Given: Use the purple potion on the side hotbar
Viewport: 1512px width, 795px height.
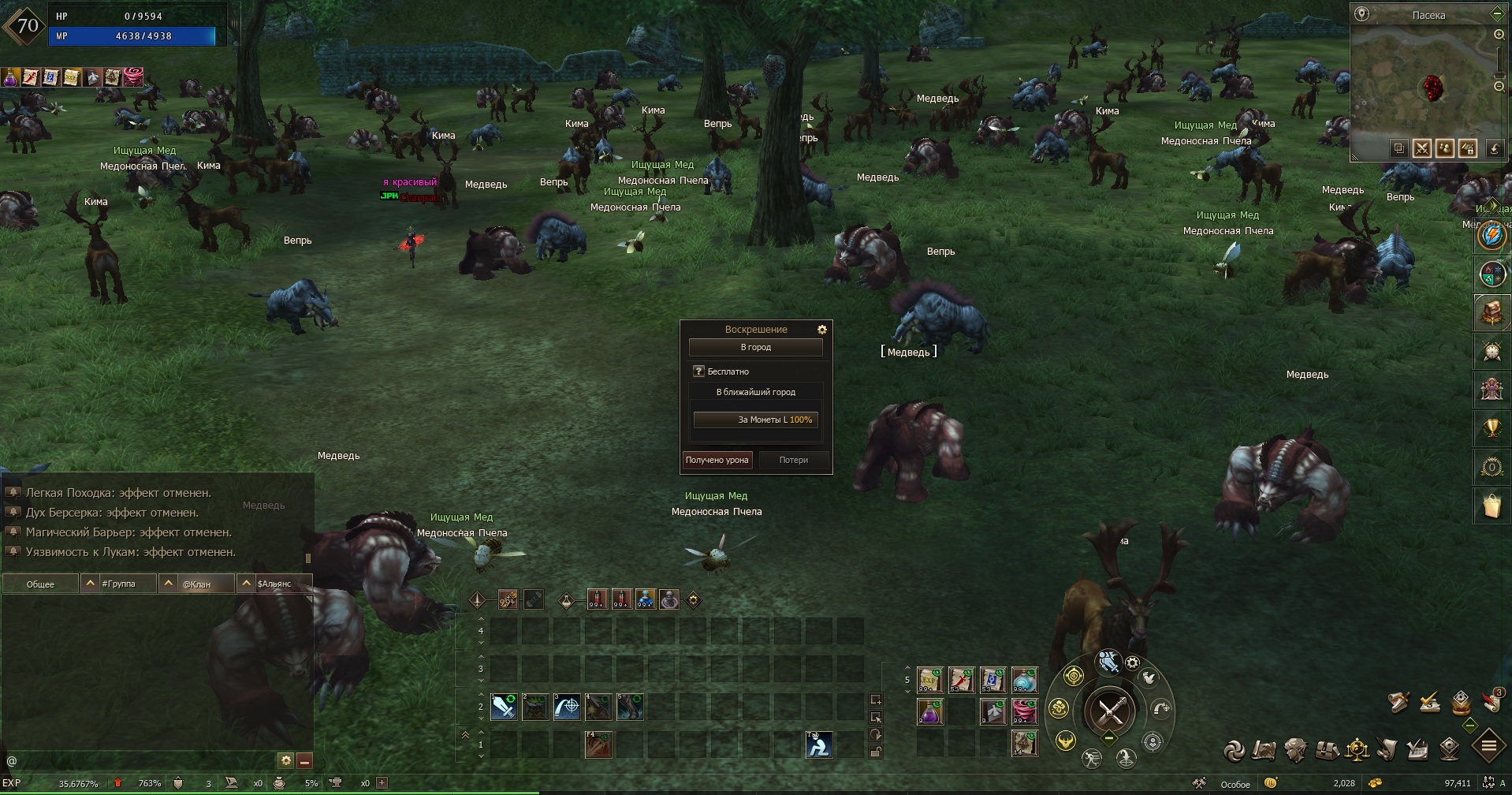Looking at the screenshot, I should pyautogui.click(x=930, y=712).
